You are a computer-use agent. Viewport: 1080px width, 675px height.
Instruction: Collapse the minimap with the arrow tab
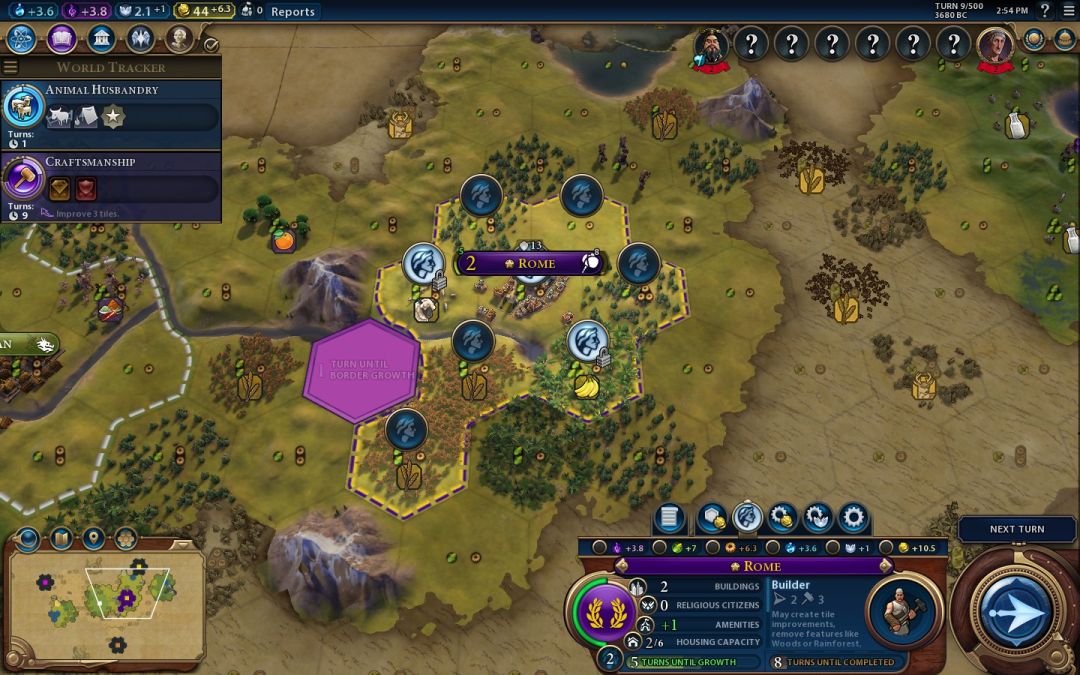pyautogui.click(x=27, y=539)
